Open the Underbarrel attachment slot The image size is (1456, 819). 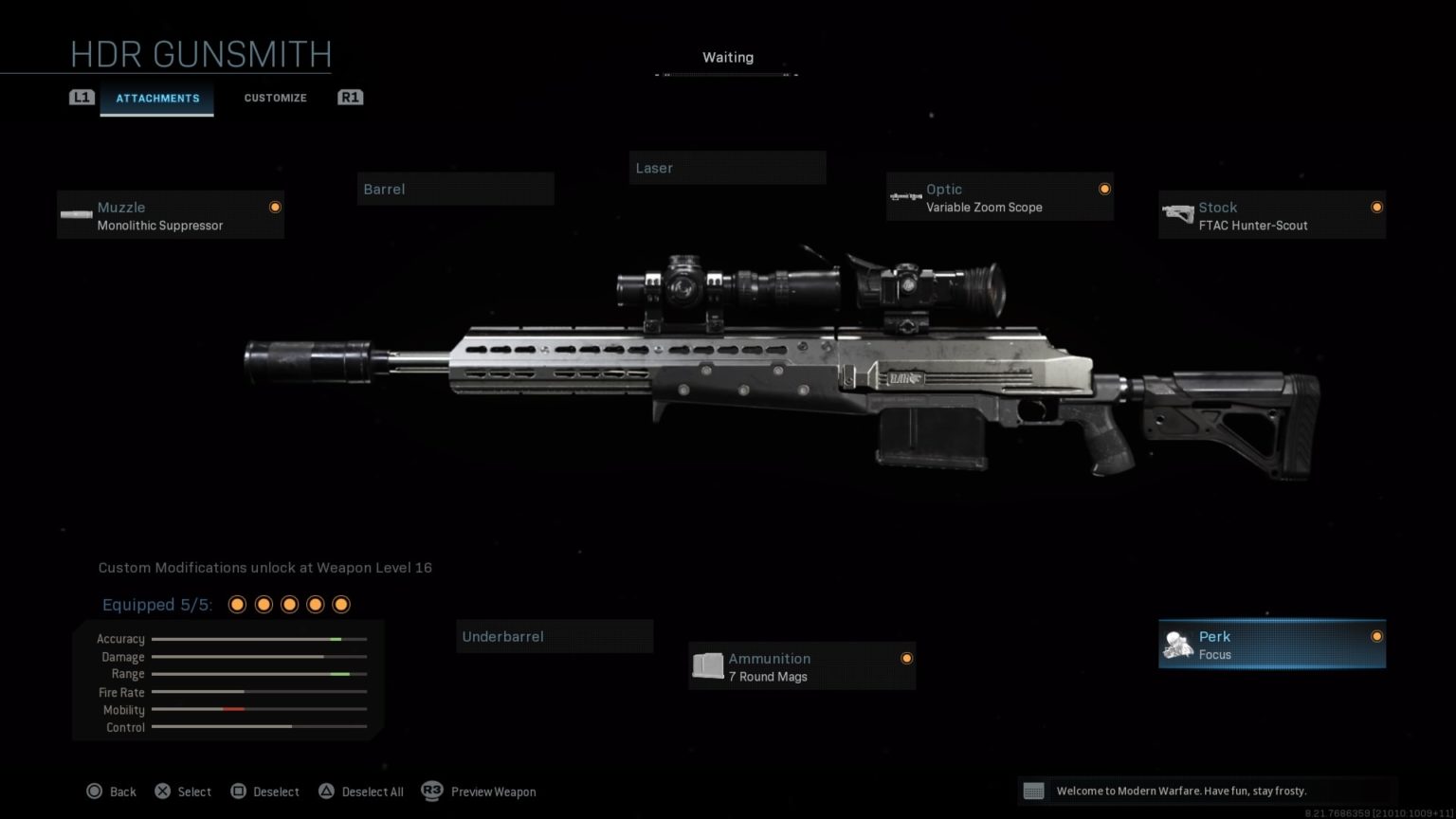coord(555,636)
